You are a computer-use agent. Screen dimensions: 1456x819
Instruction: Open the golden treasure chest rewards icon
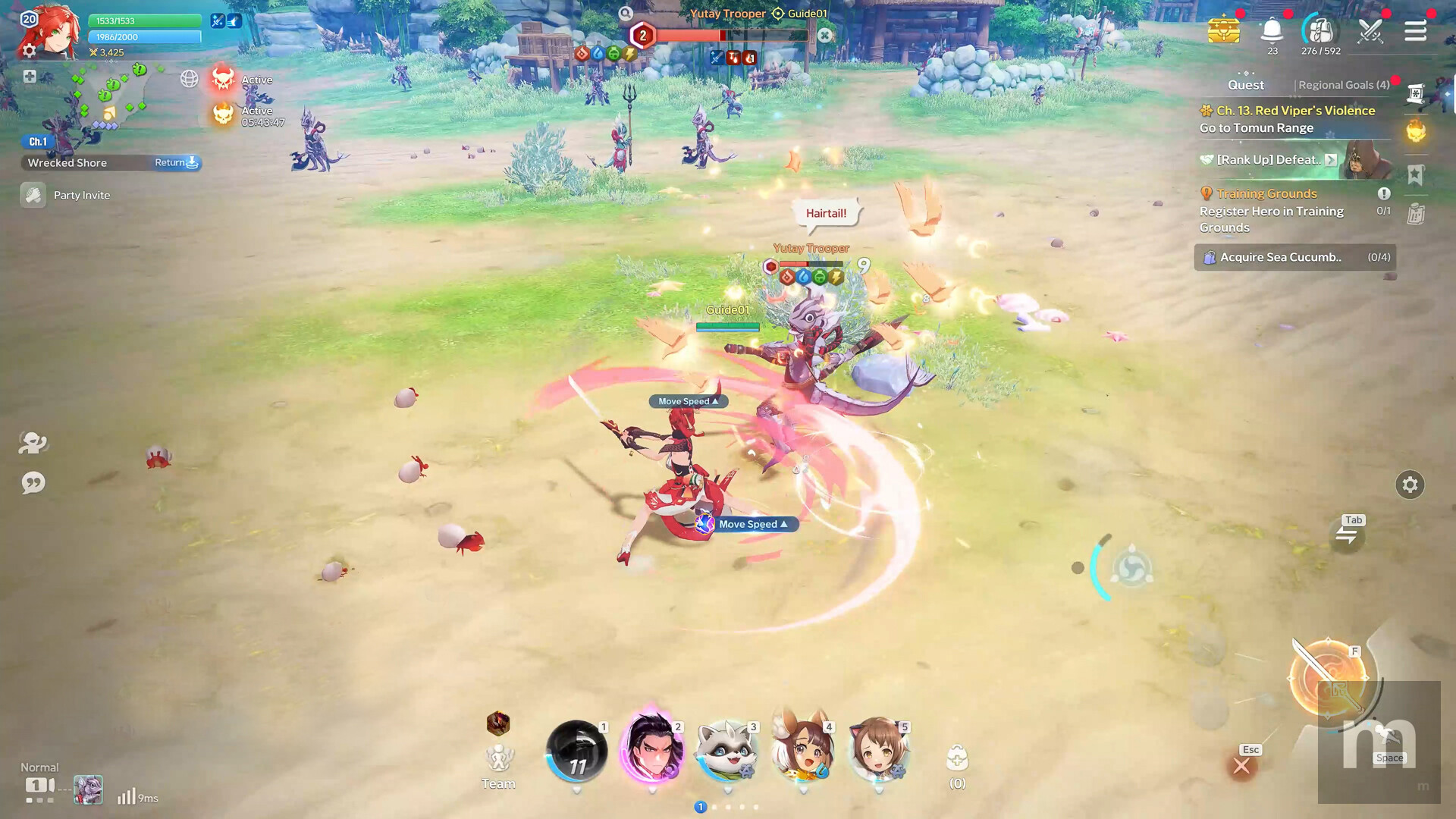coord(1224,31)
